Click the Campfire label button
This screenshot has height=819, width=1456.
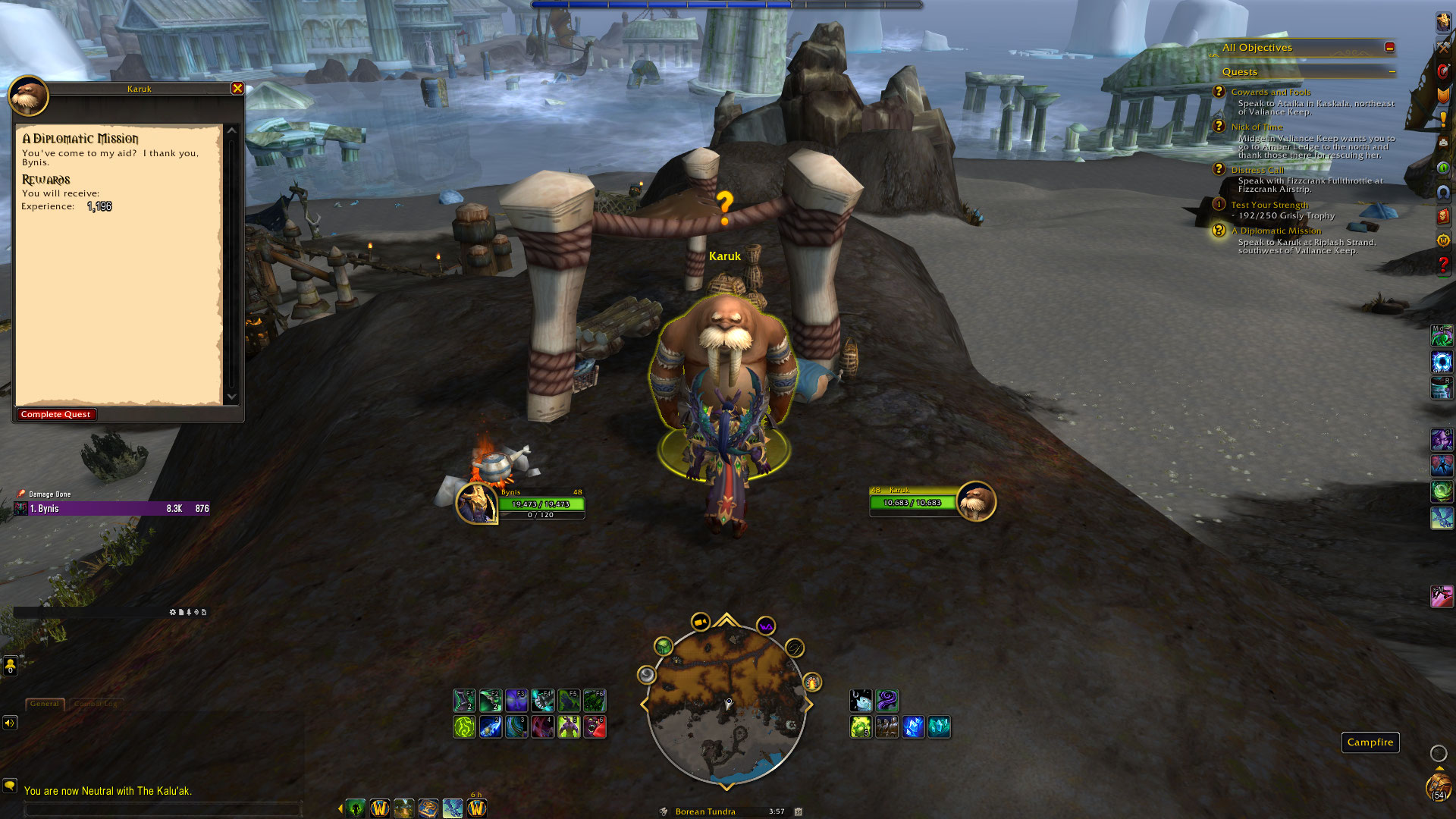tap(1370, 742)
